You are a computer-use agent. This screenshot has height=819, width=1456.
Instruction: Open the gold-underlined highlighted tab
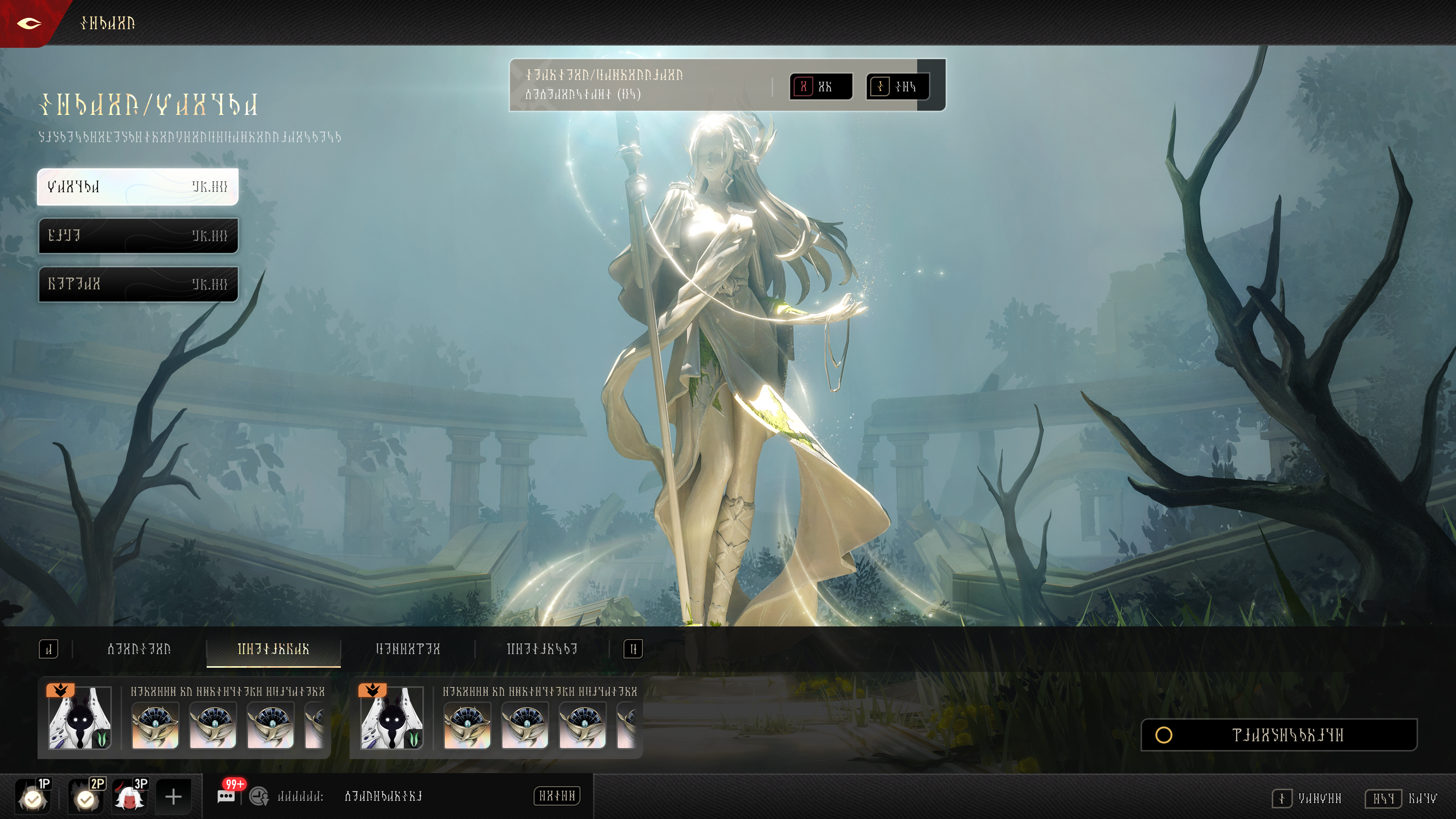pyautogui.click(x=273, y=650)
